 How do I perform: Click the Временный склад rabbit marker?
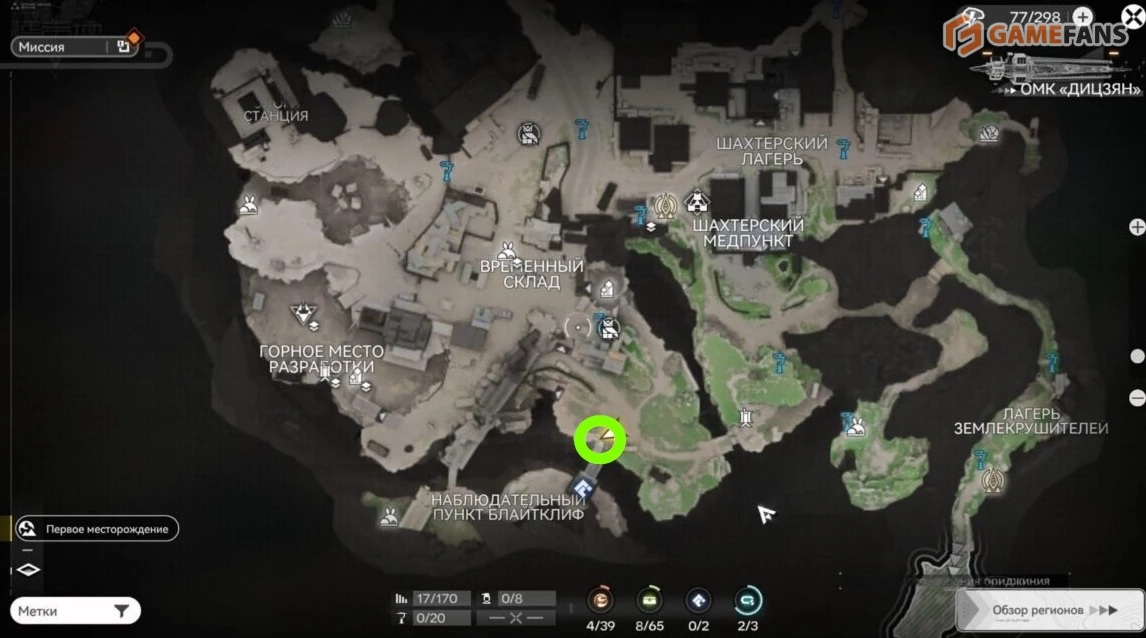tap(508, 250)
